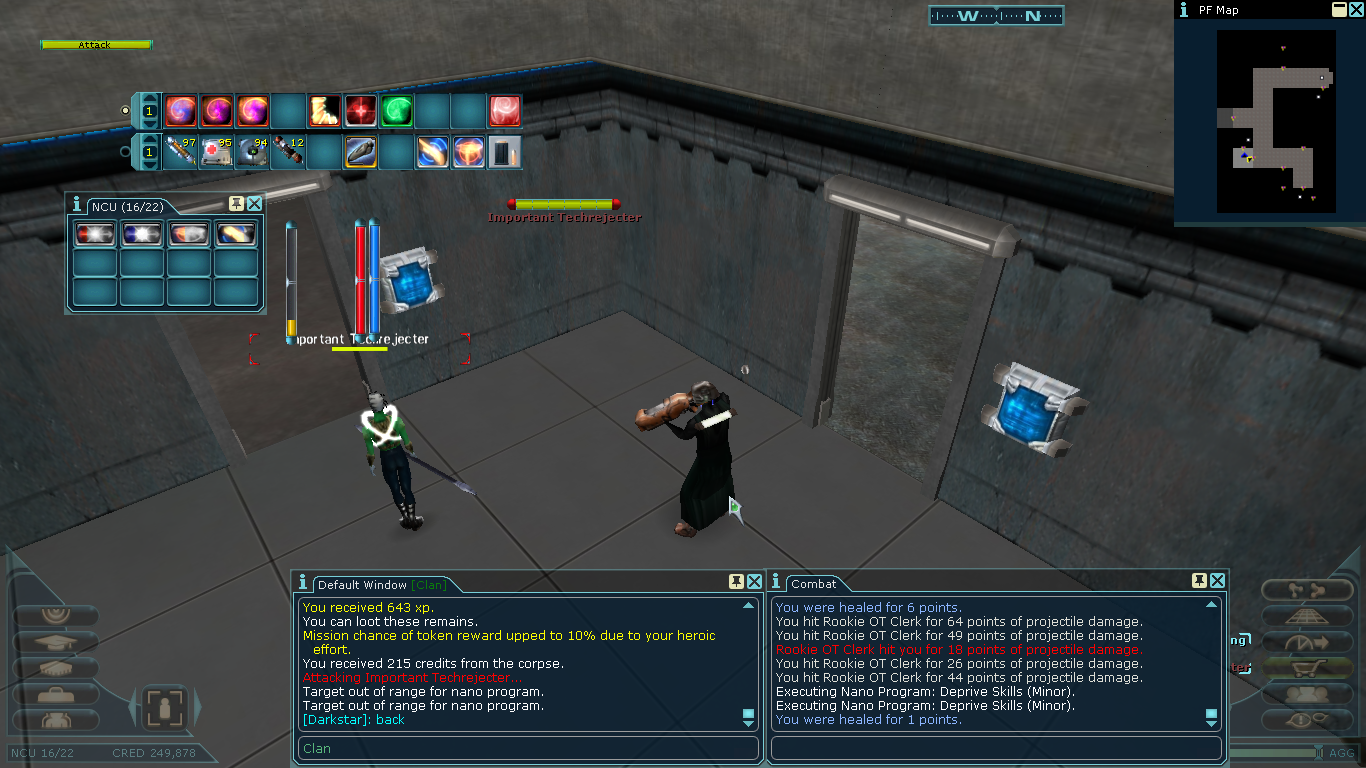Open the briefcase inventory button
Viewport: 1366px width, 768px height.
[x=55, y=694]
